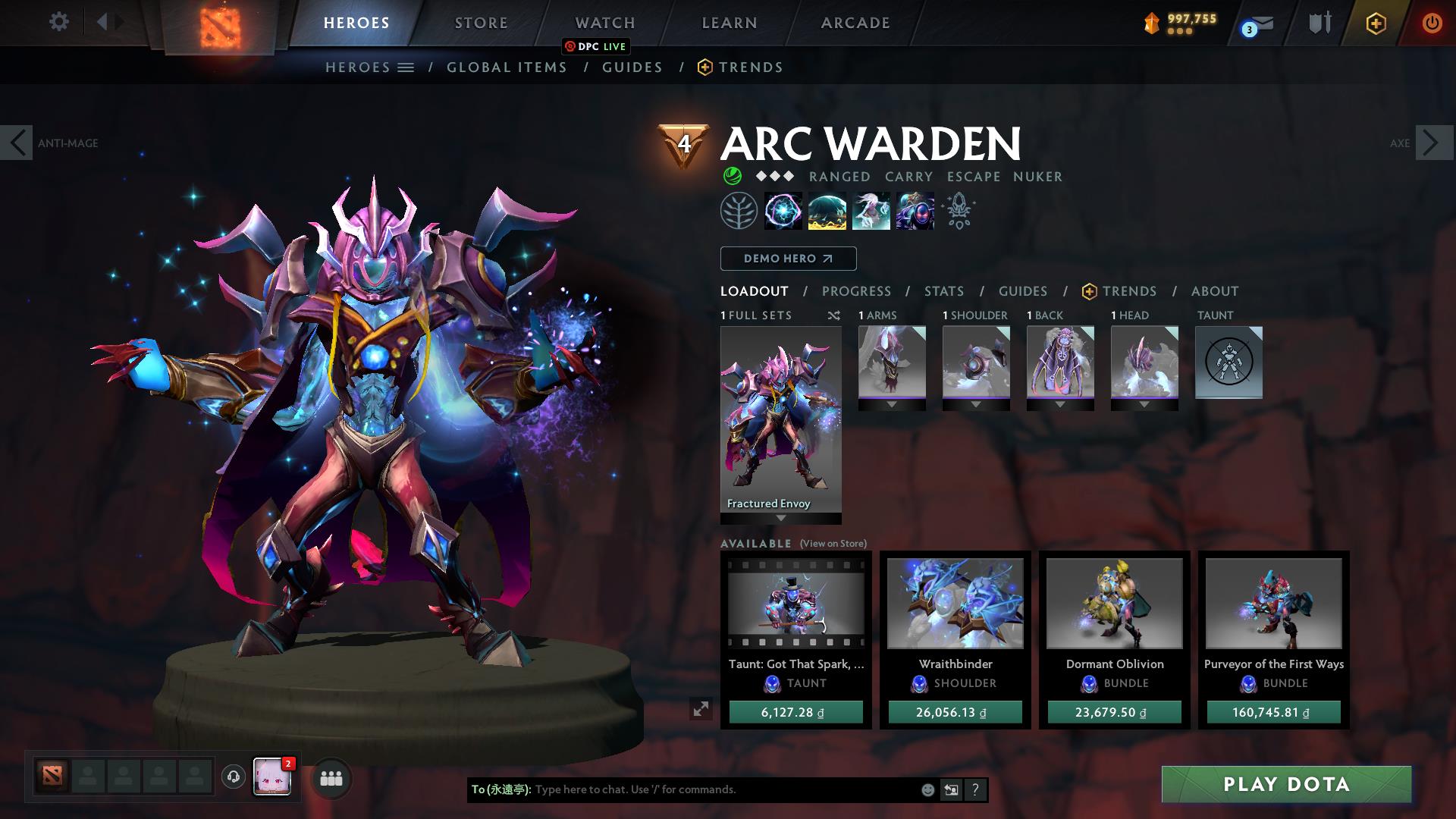Viewport: 1456px width, 819px height.
Task: Switch to the STATS tab
Action: 943,290
